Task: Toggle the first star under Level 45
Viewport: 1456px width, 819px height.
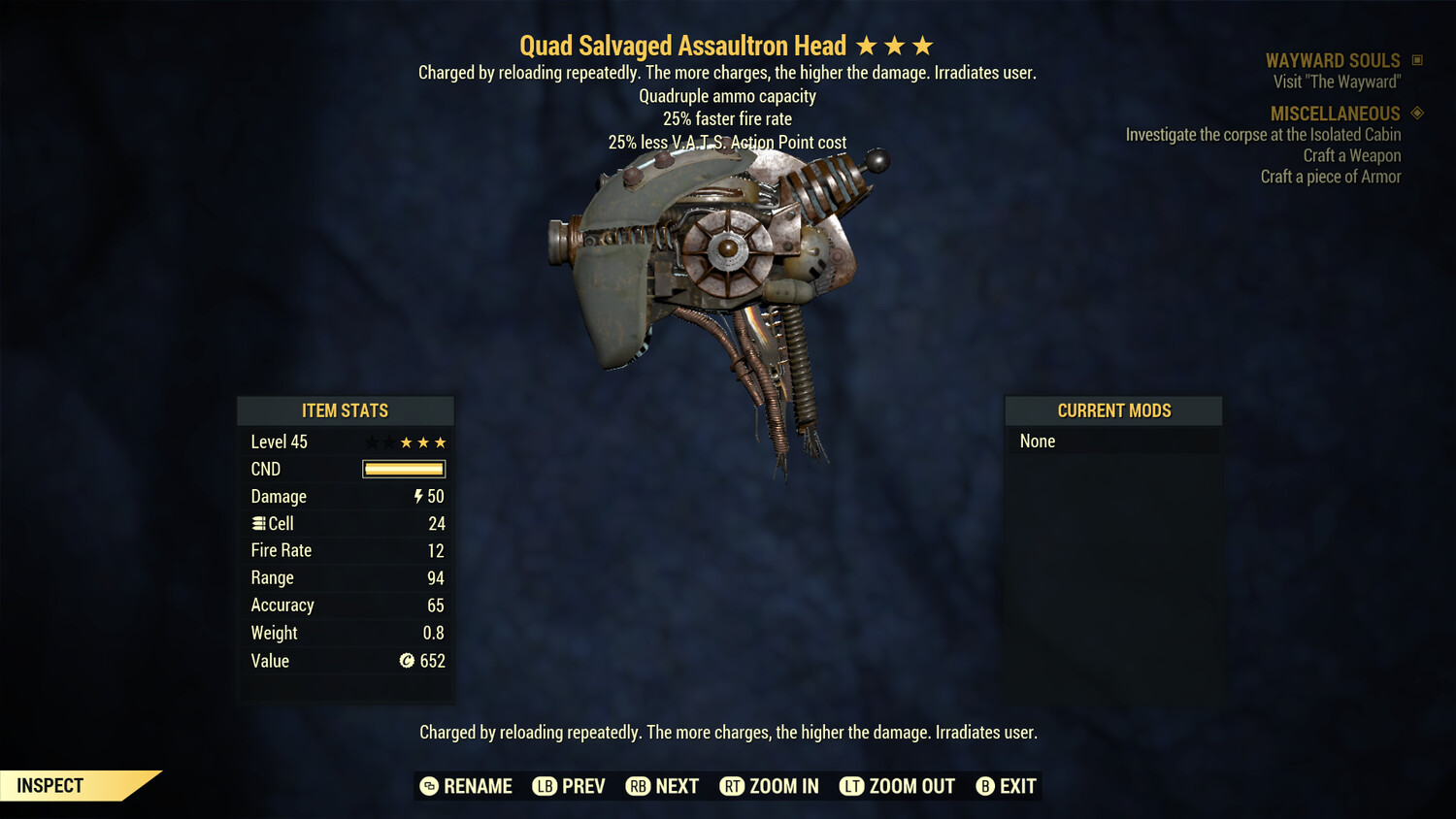Action: tap(370, 442)
